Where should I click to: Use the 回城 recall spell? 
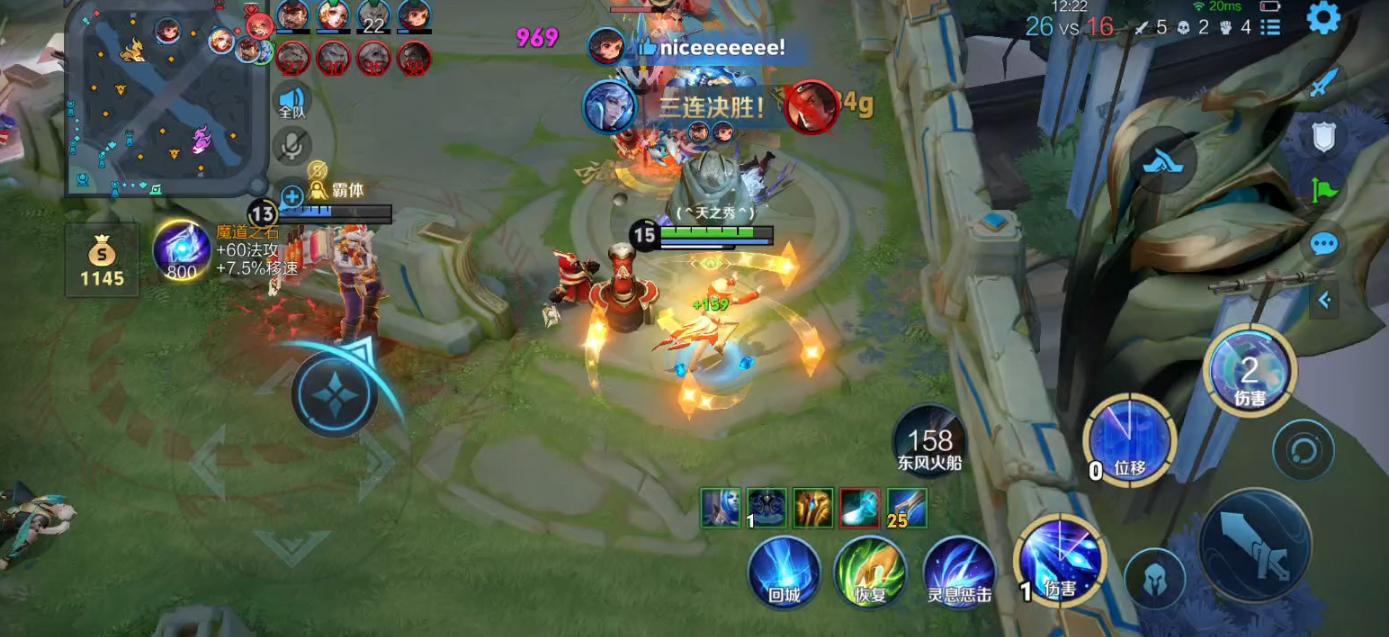[x=785, y=572]
